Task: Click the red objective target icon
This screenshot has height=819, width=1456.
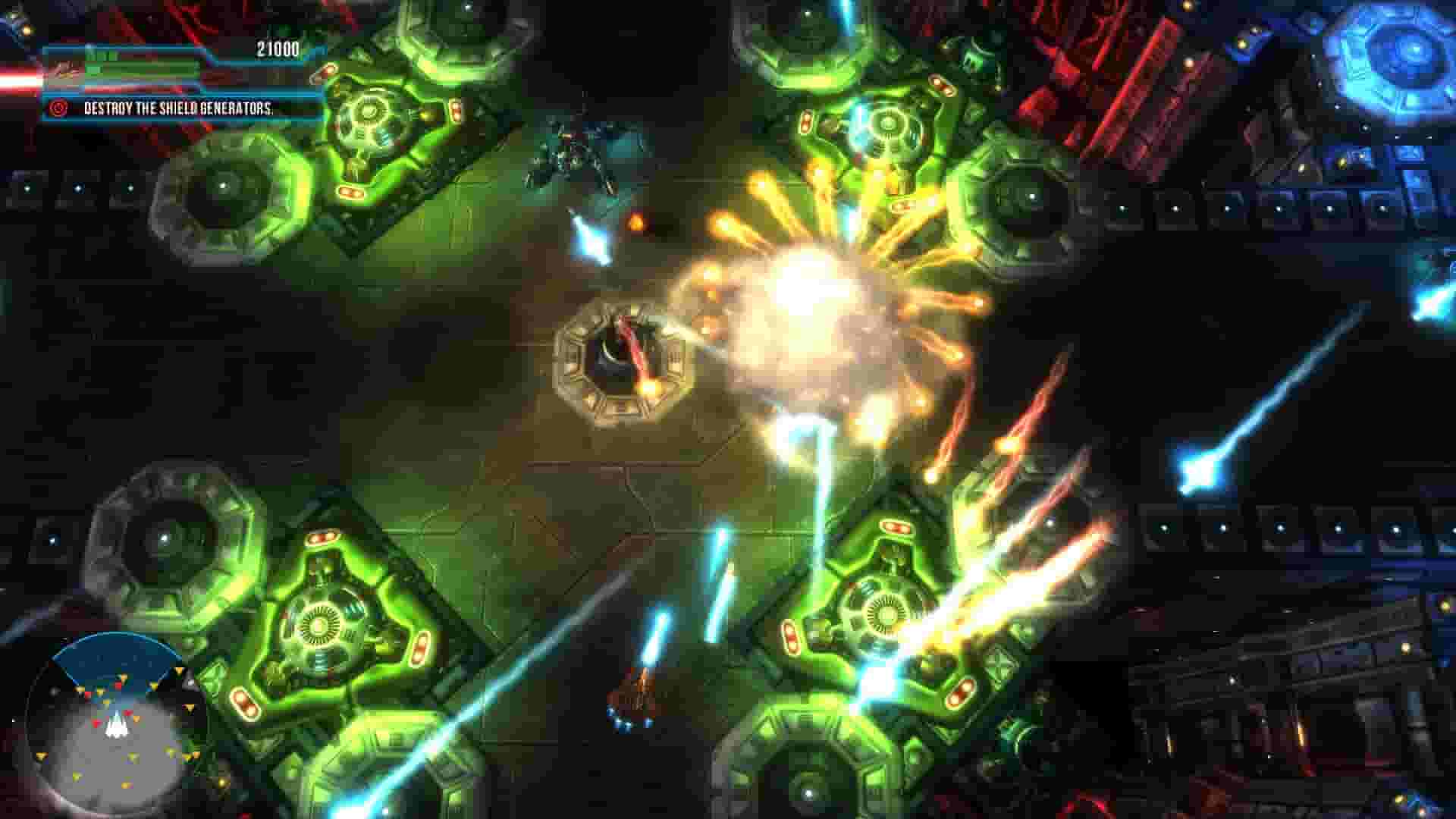Action: tap(57, 108)
